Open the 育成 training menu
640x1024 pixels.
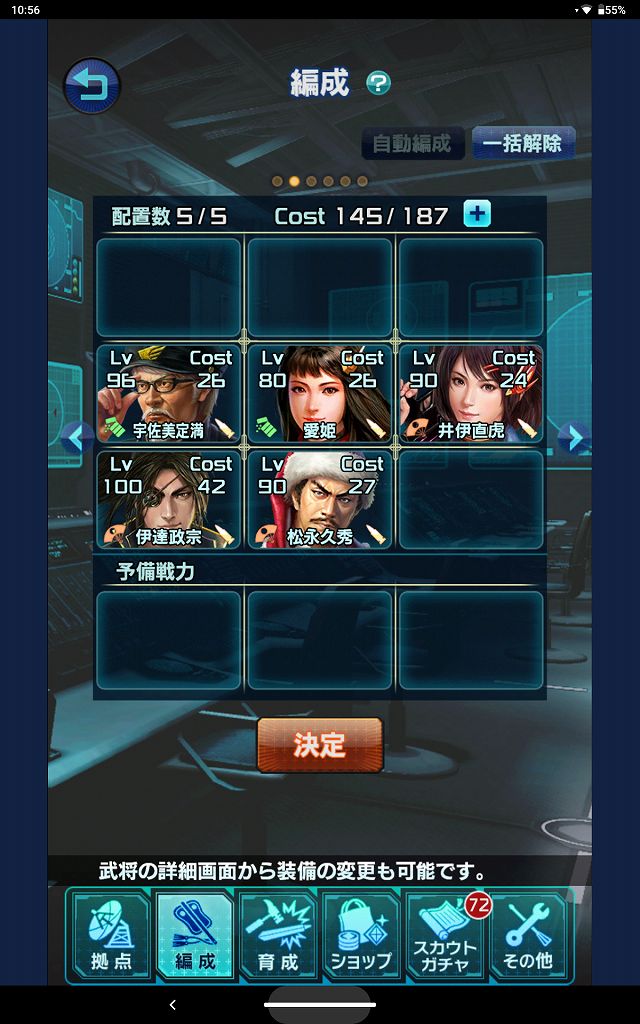278,934
